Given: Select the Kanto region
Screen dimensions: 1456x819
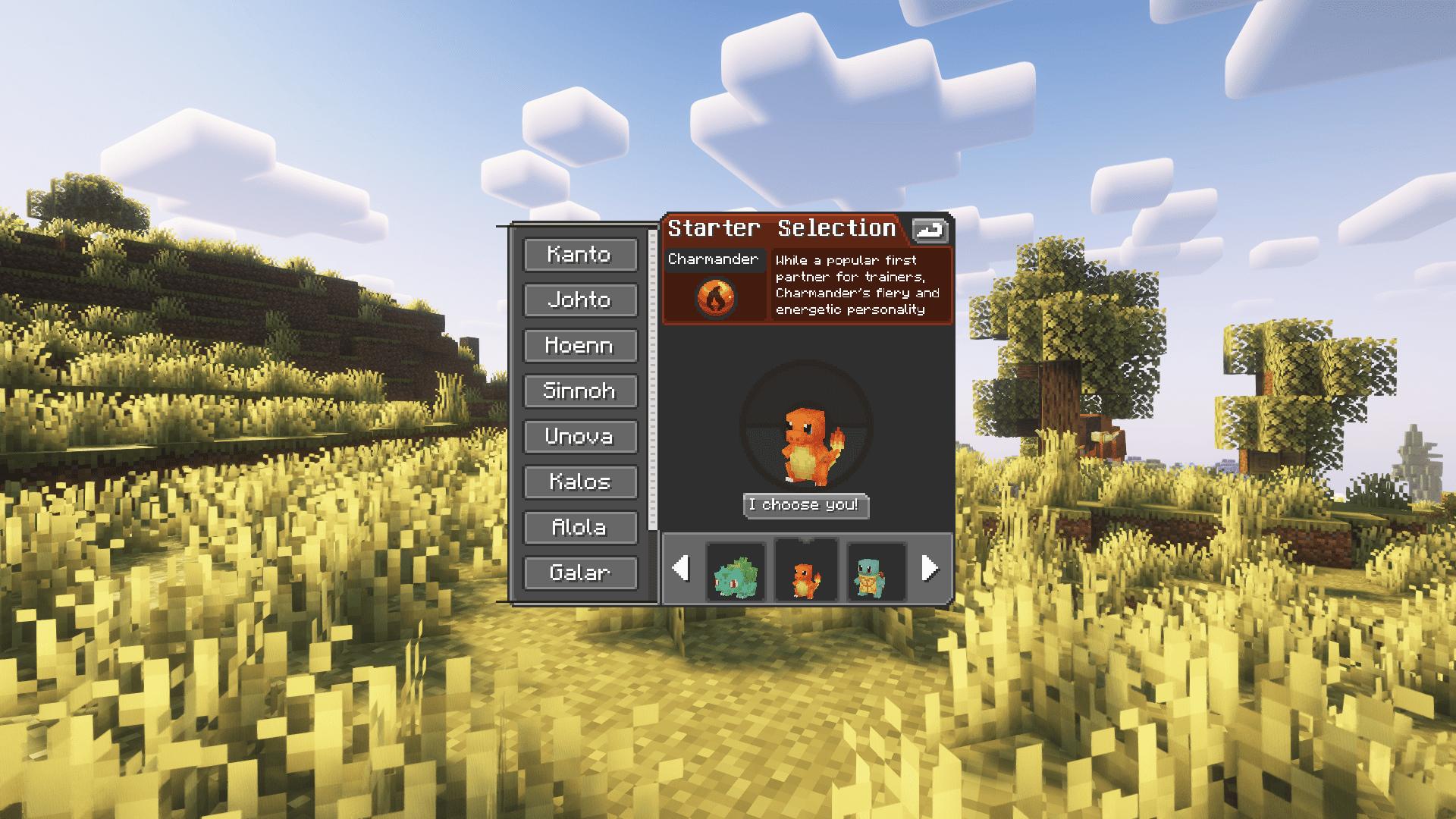Looking at the screenshot, I should [x=580, y=255].
